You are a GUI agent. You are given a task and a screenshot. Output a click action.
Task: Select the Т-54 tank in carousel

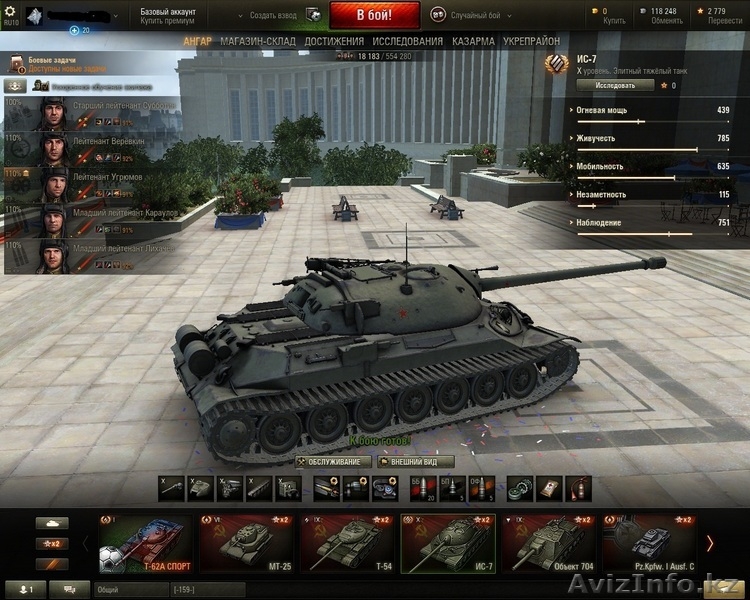coord(347,544)
